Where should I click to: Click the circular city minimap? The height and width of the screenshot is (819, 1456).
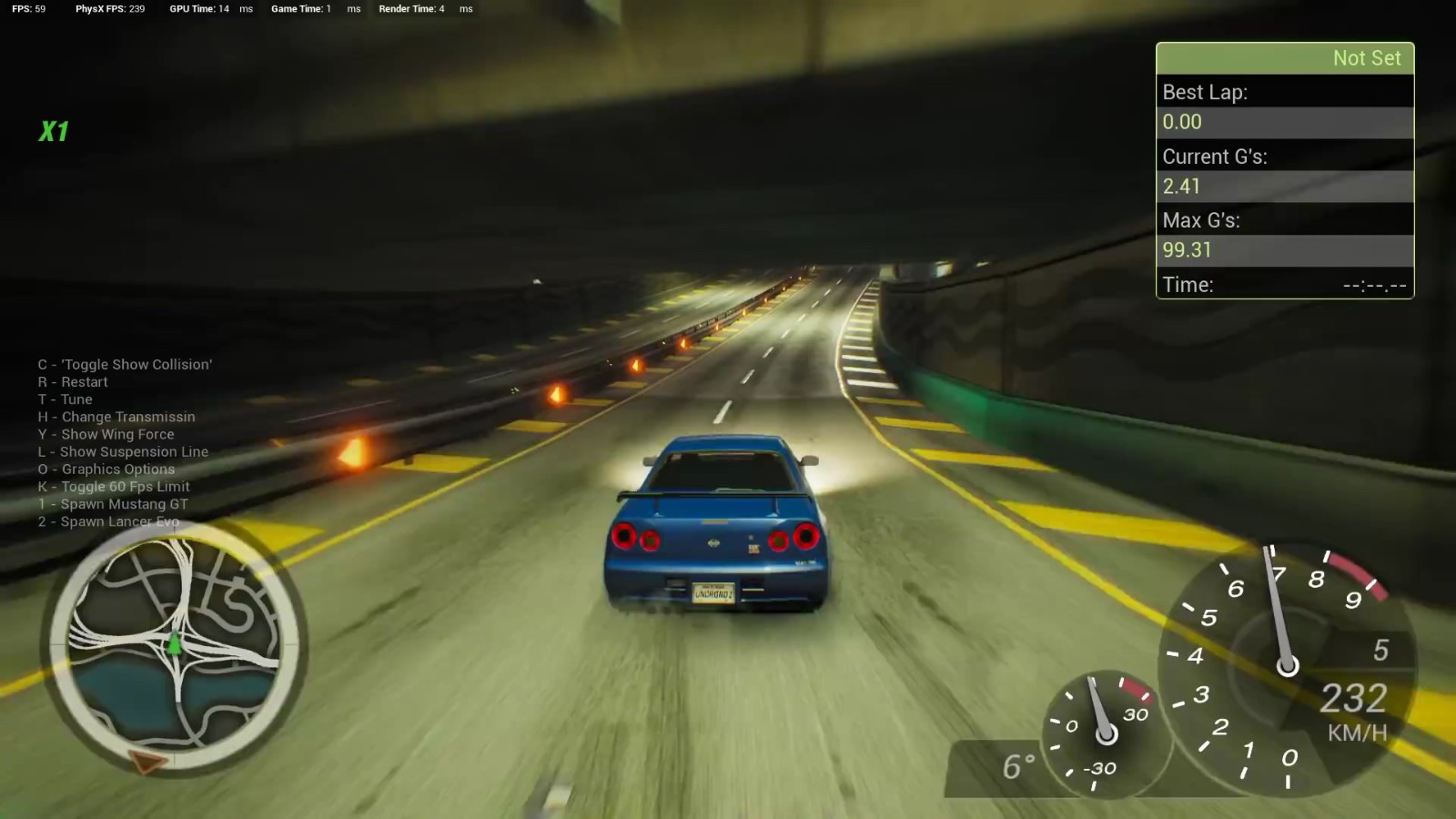(x=173, y=646)
